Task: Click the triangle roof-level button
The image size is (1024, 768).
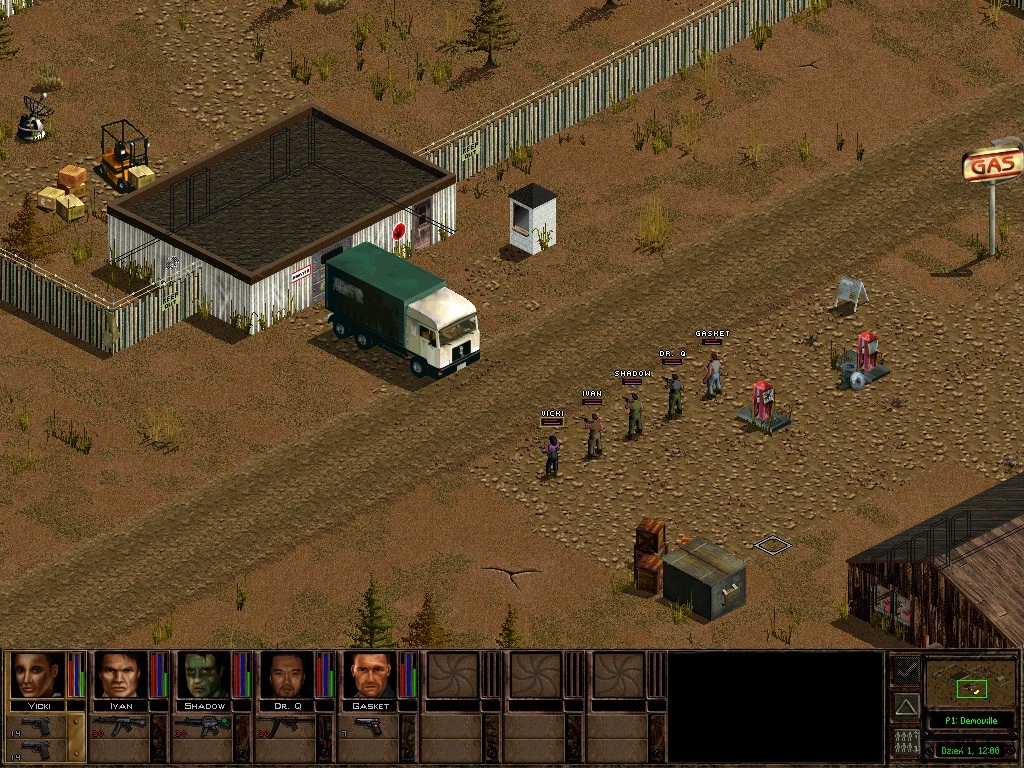Action: tap(906, 706)
